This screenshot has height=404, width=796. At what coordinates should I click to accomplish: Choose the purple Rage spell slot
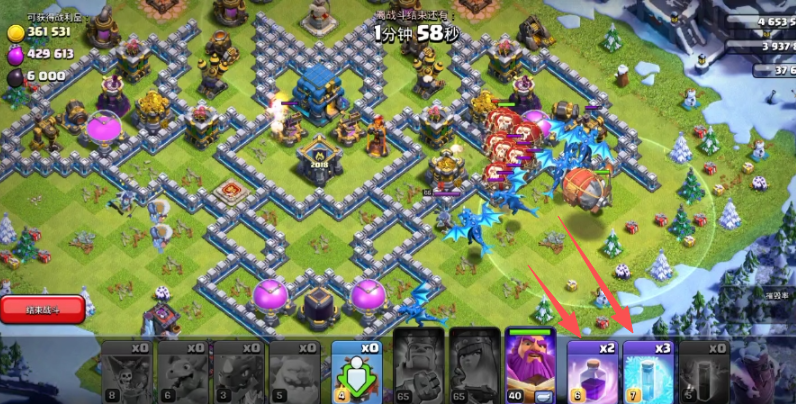point(590,370)
